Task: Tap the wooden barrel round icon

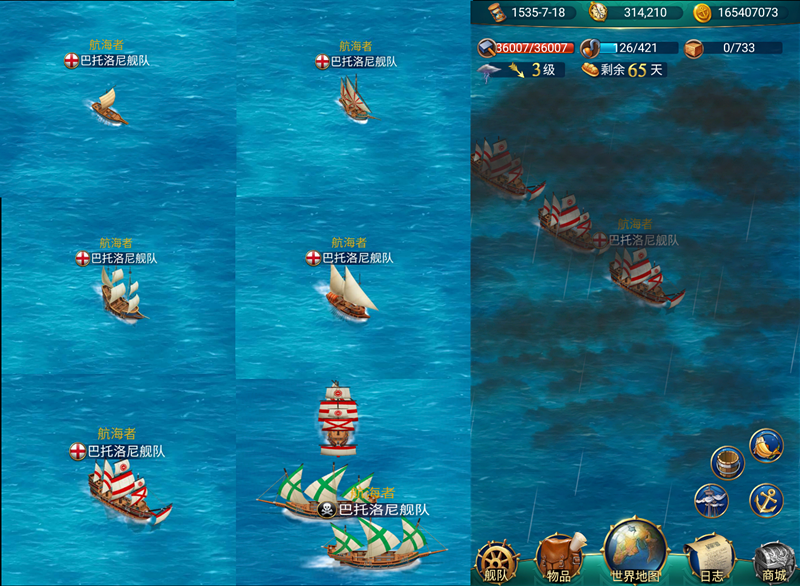Action: [728, 463]
